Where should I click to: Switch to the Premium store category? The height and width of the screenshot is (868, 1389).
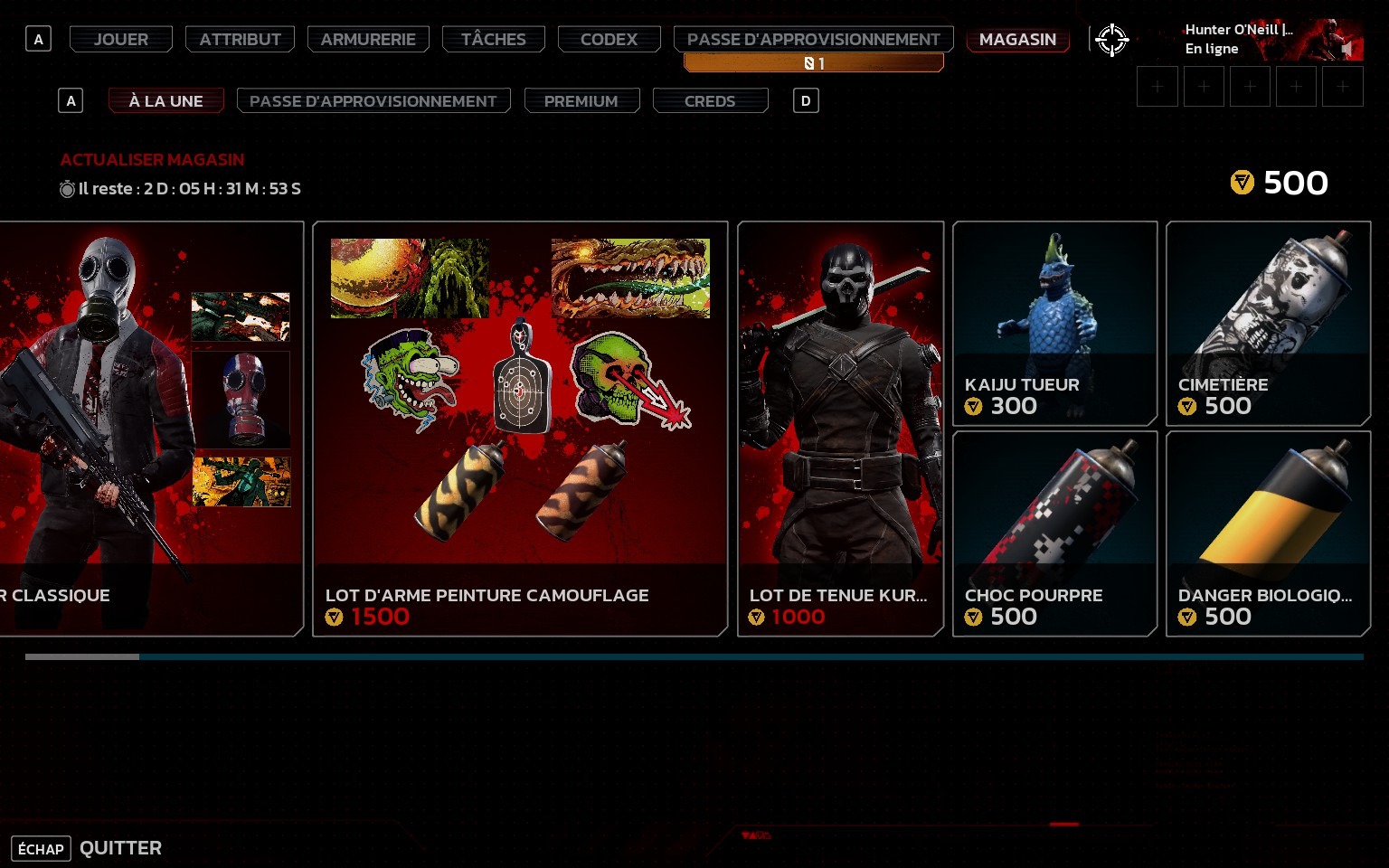click(x=581, y=100)
